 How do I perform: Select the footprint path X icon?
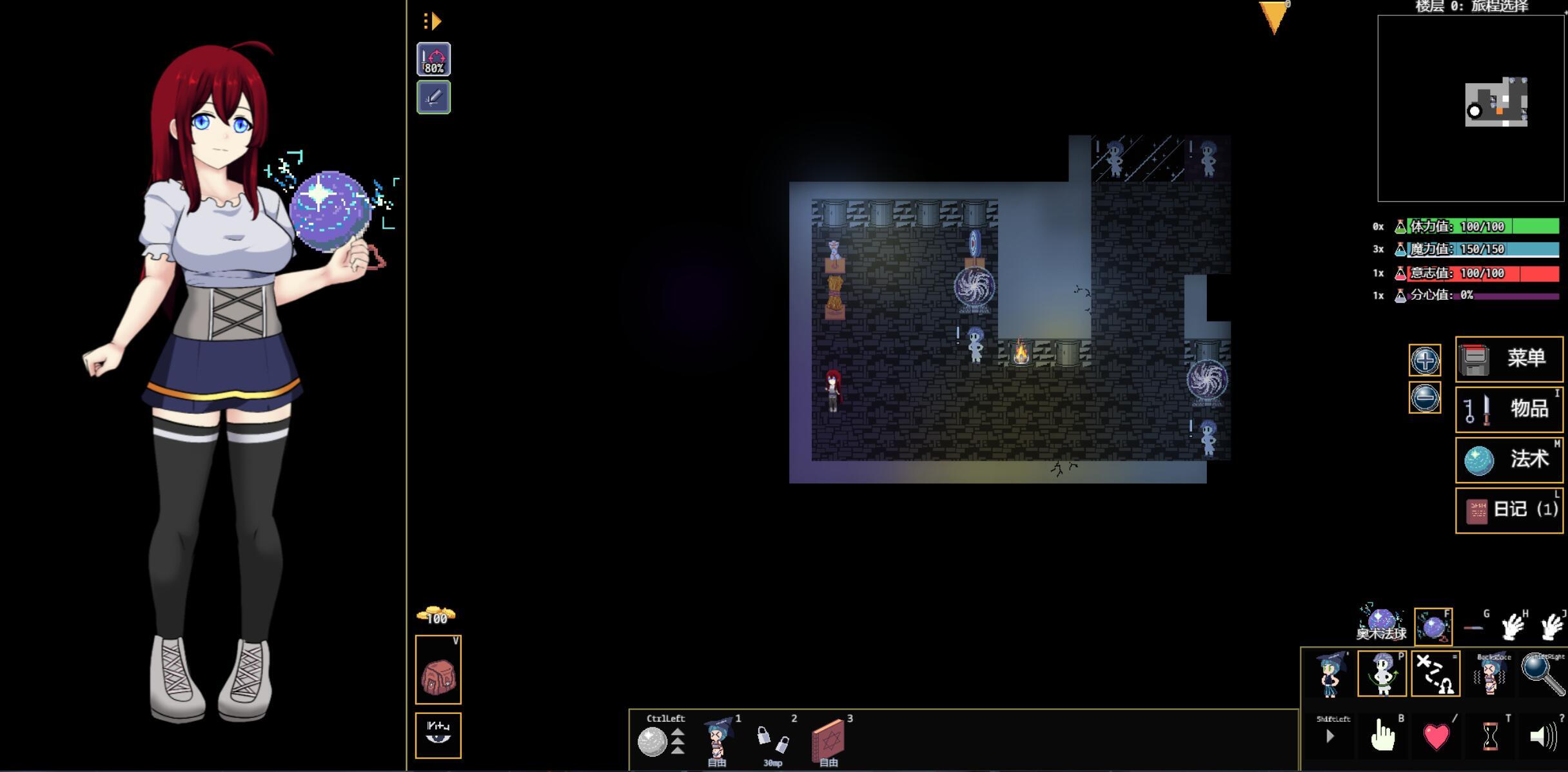tap(1436, 674)
